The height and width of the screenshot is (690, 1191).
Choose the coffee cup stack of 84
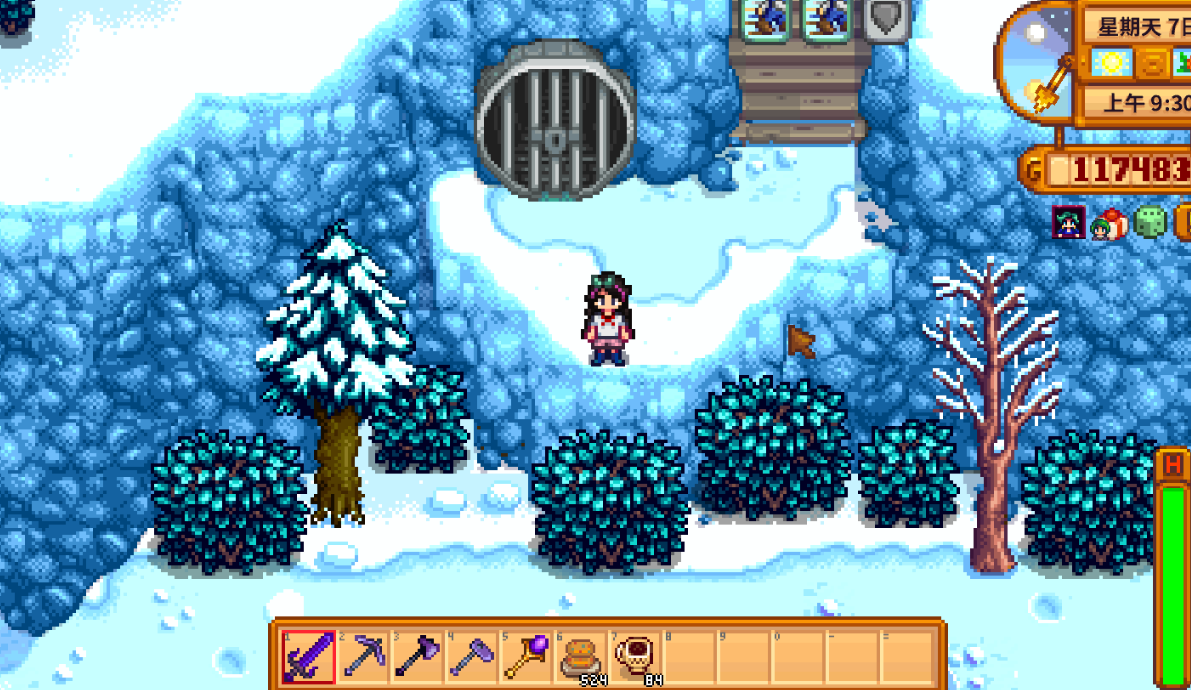[633, 656]
